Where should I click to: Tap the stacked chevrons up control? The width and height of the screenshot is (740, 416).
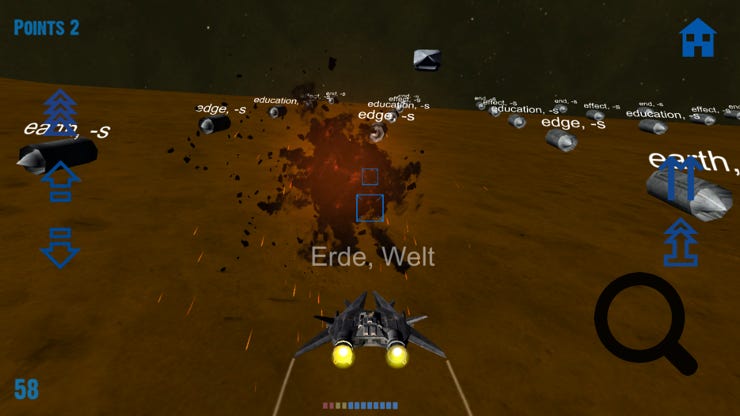(x=60, y=113)
